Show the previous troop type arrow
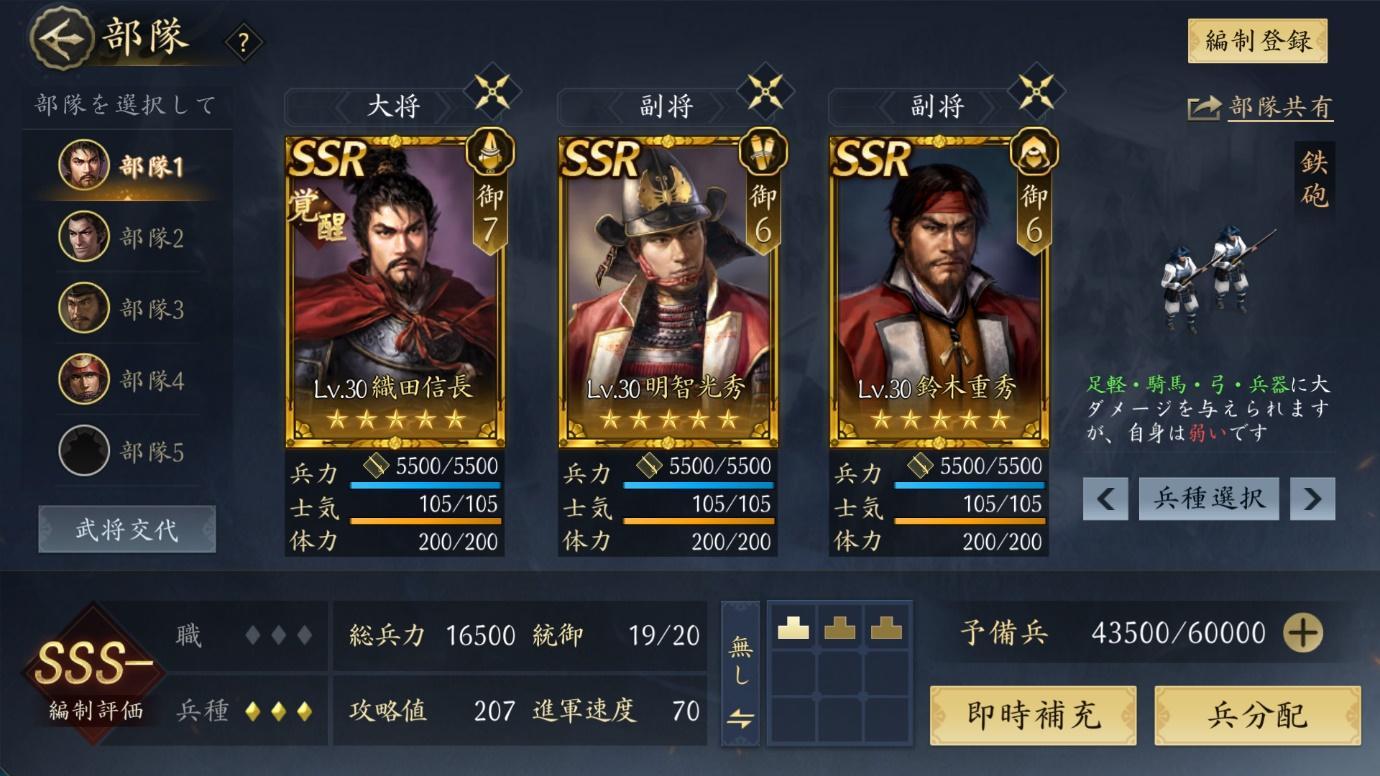 click(1105, 498)
